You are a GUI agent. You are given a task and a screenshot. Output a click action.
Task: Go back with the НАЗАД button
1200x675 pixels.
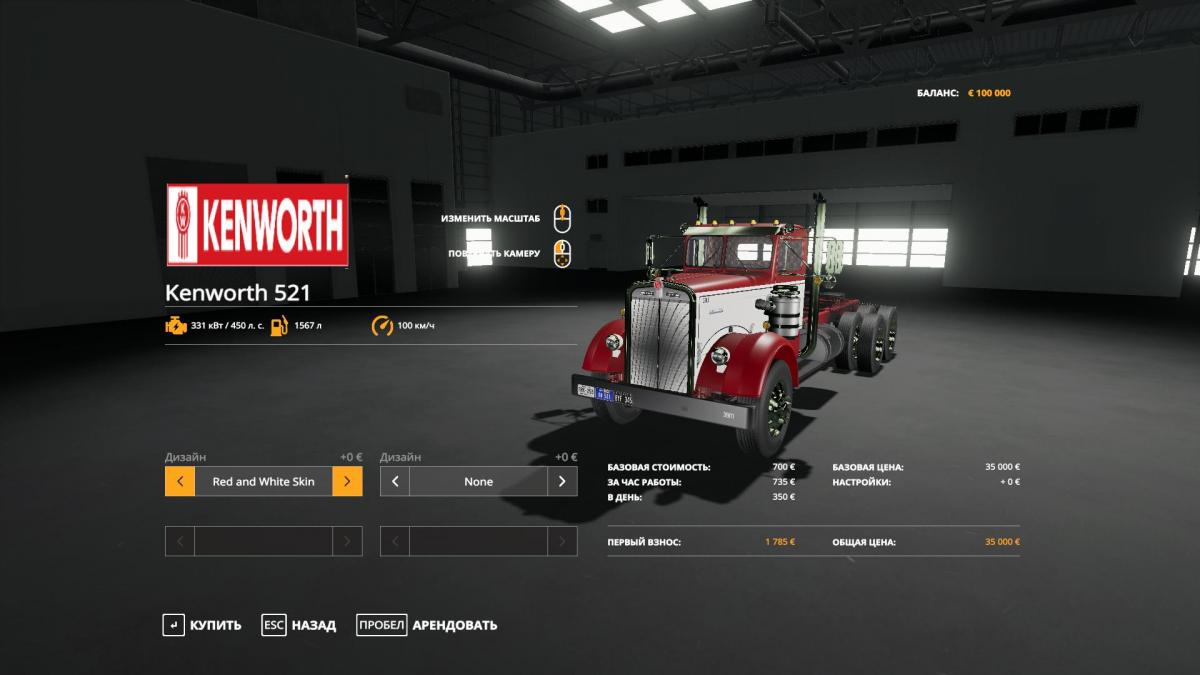300,625
